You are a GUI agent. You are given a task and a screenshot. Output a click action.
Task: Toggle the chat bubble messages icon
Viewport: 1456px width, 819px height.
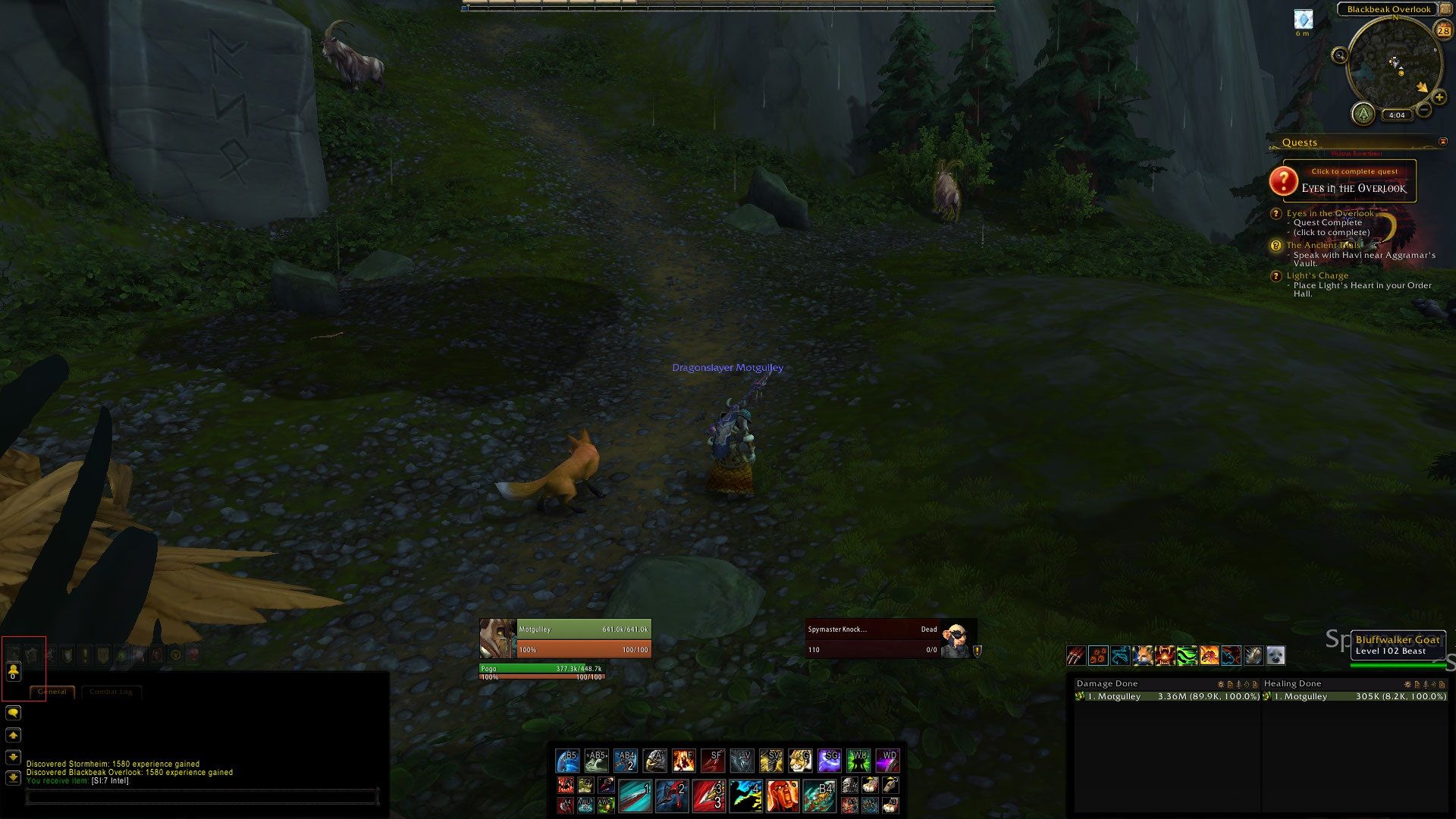pyautogui.click(x=14, y=713)
